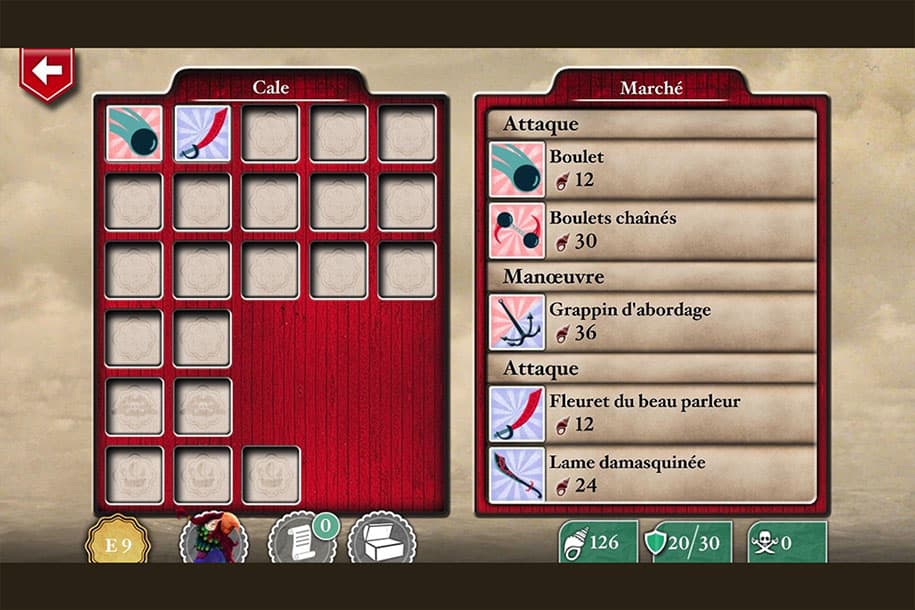Select the cannonball in the Cale hold
This screenshot has height=610, width=915.
point(134,134)
